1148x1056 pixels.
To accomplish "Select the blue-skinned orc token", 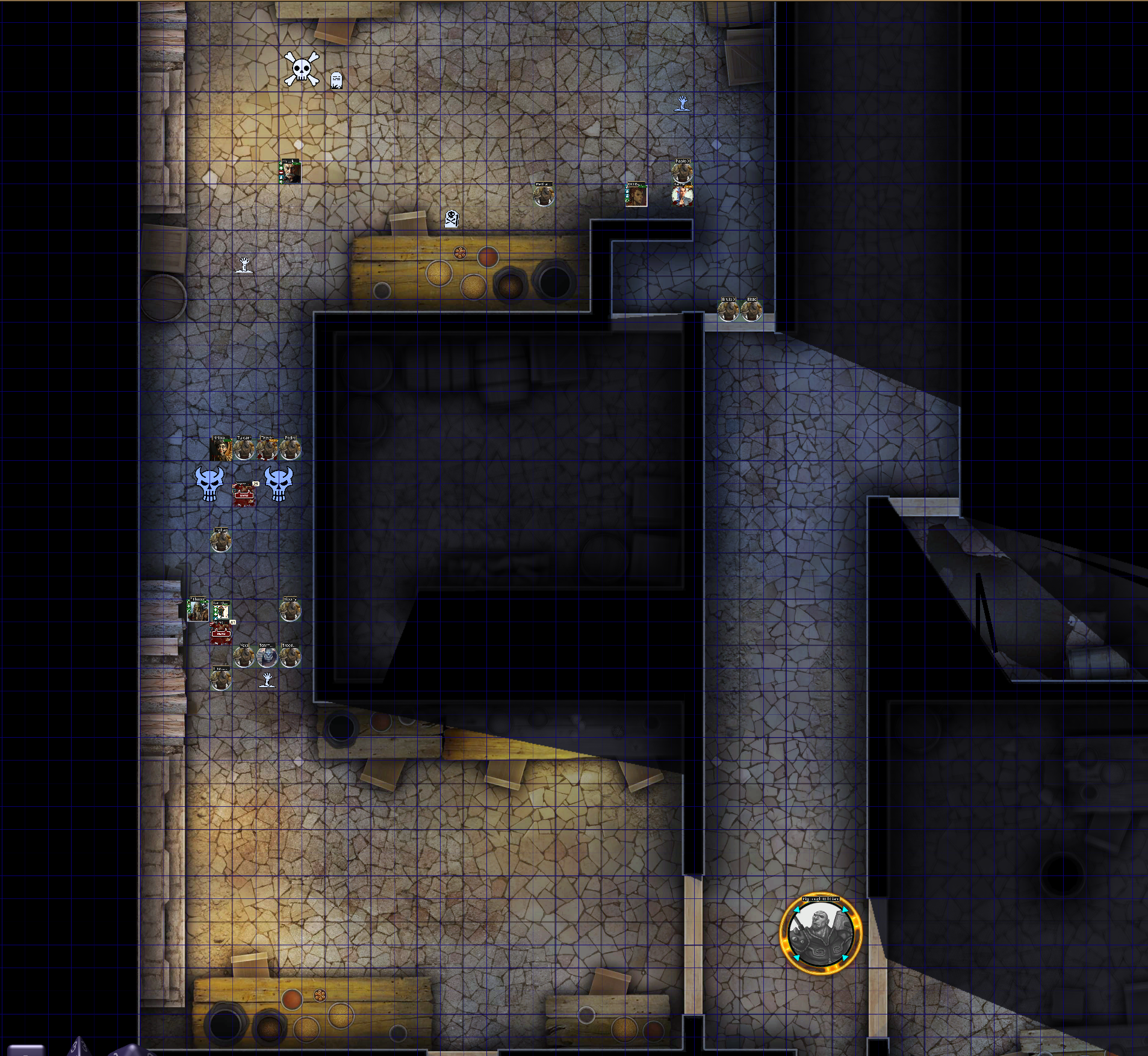I will (x=267, y=656).
